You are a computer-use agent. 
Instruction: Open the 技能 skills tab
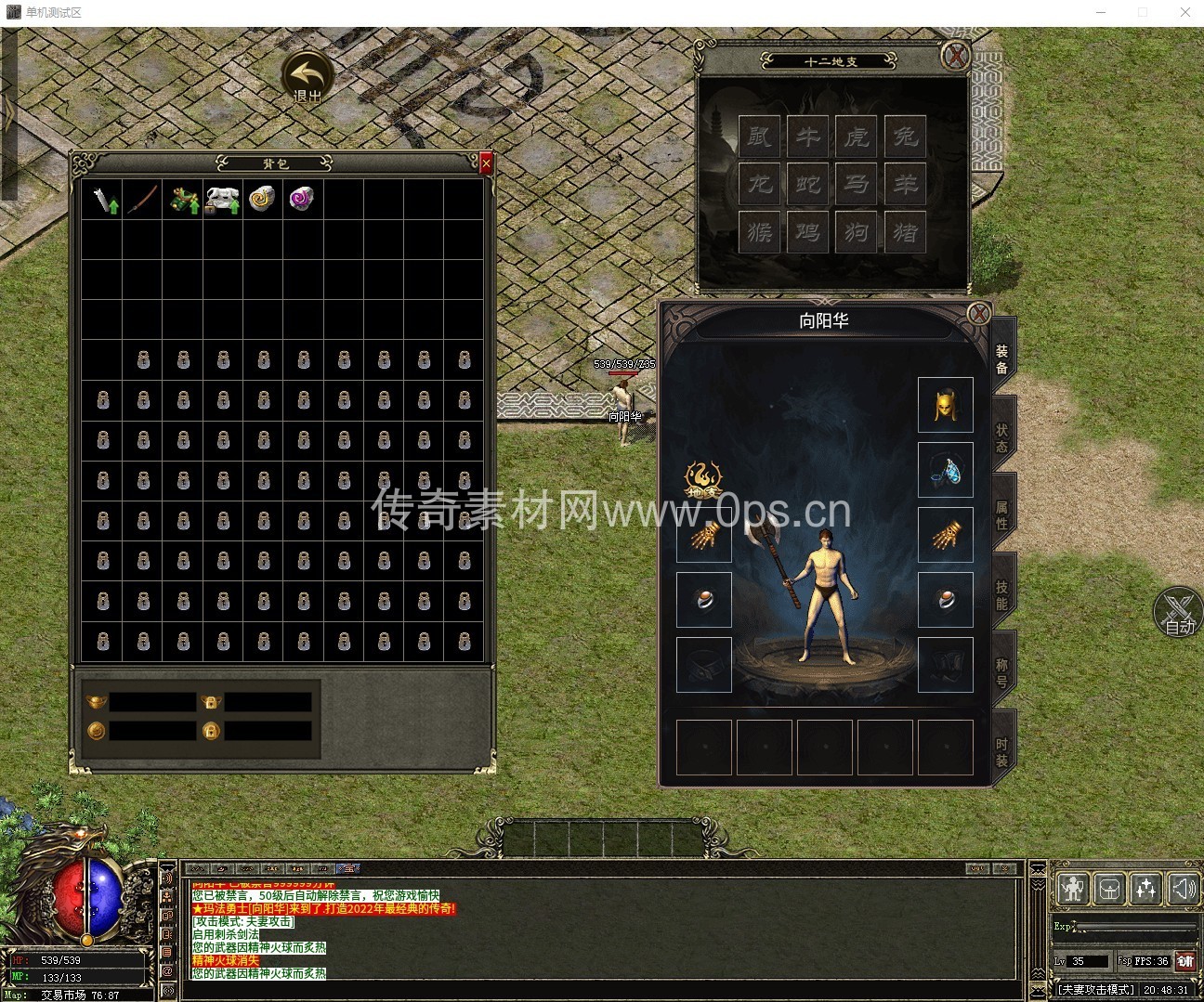1002,594
